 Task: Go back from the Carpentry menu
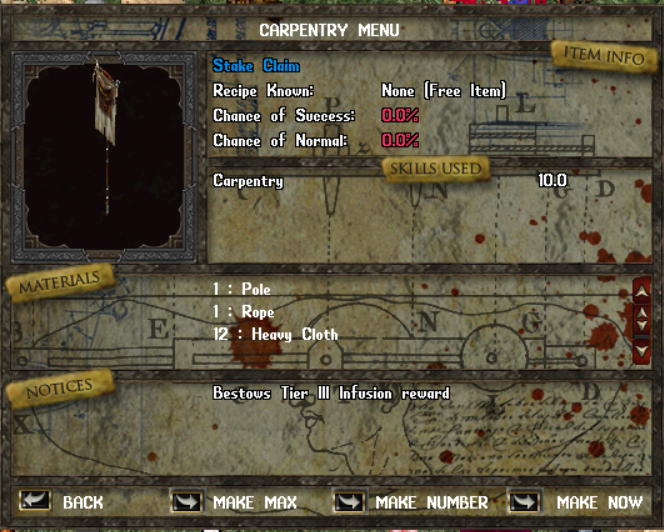pyautogui.click(x=36, y=501)
